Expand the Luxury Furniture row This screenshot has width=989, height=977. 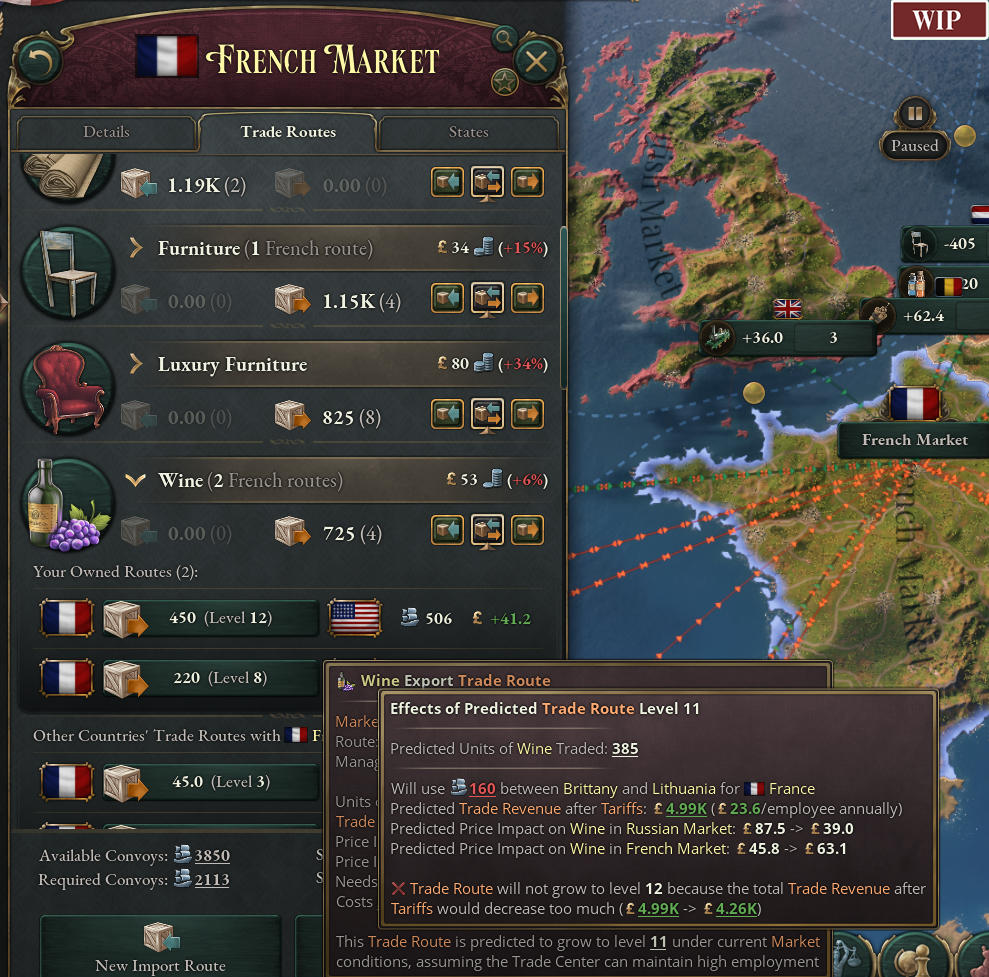pyautogui.click(x=136, y=364)
